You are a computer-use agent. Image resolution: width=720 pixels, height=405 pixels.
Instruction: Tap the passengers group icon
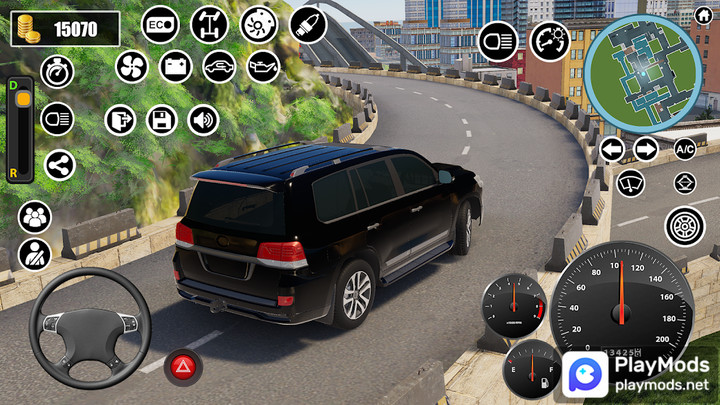[35, 216]
